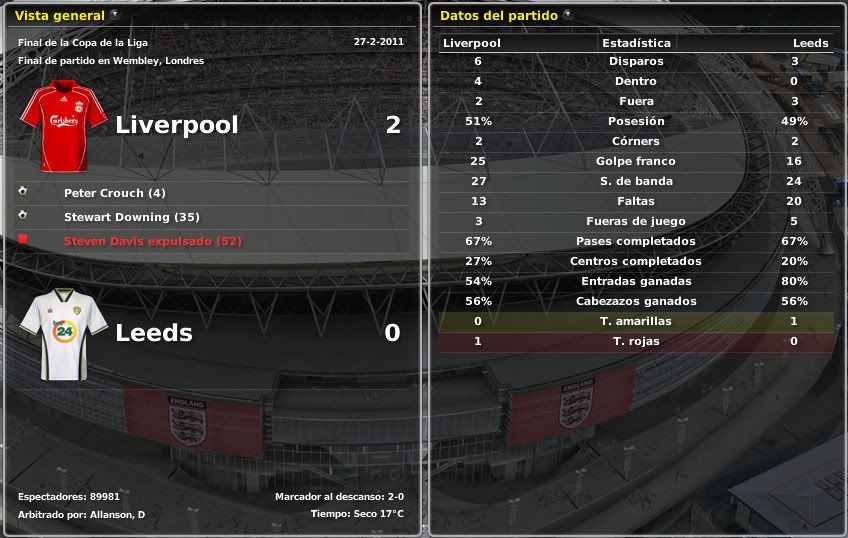This screenshot has height=538, width=848.
Task: Open the Vista general panel dropdown arrow
Action: [116, 15]
